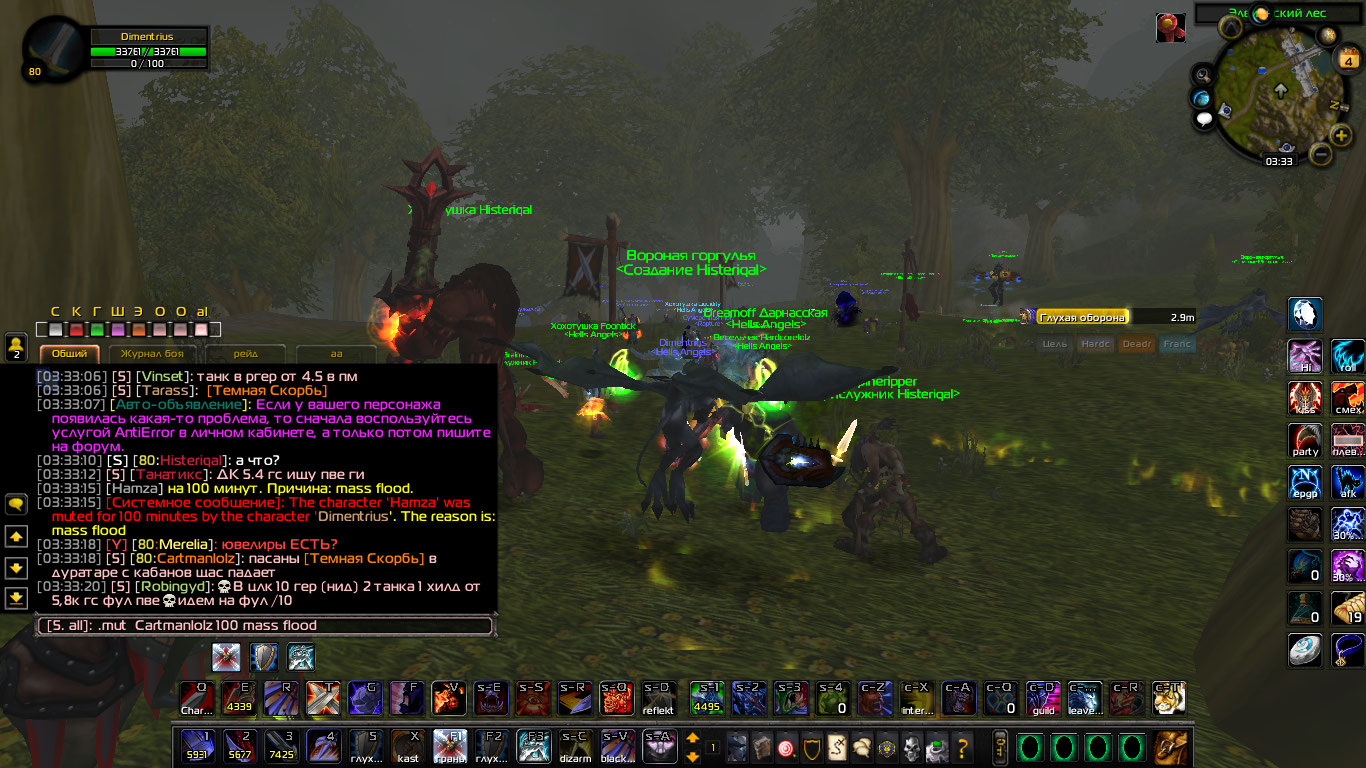Click the chat message input box
This screenshot has height=768, width=1366.
tap(265, 625)
